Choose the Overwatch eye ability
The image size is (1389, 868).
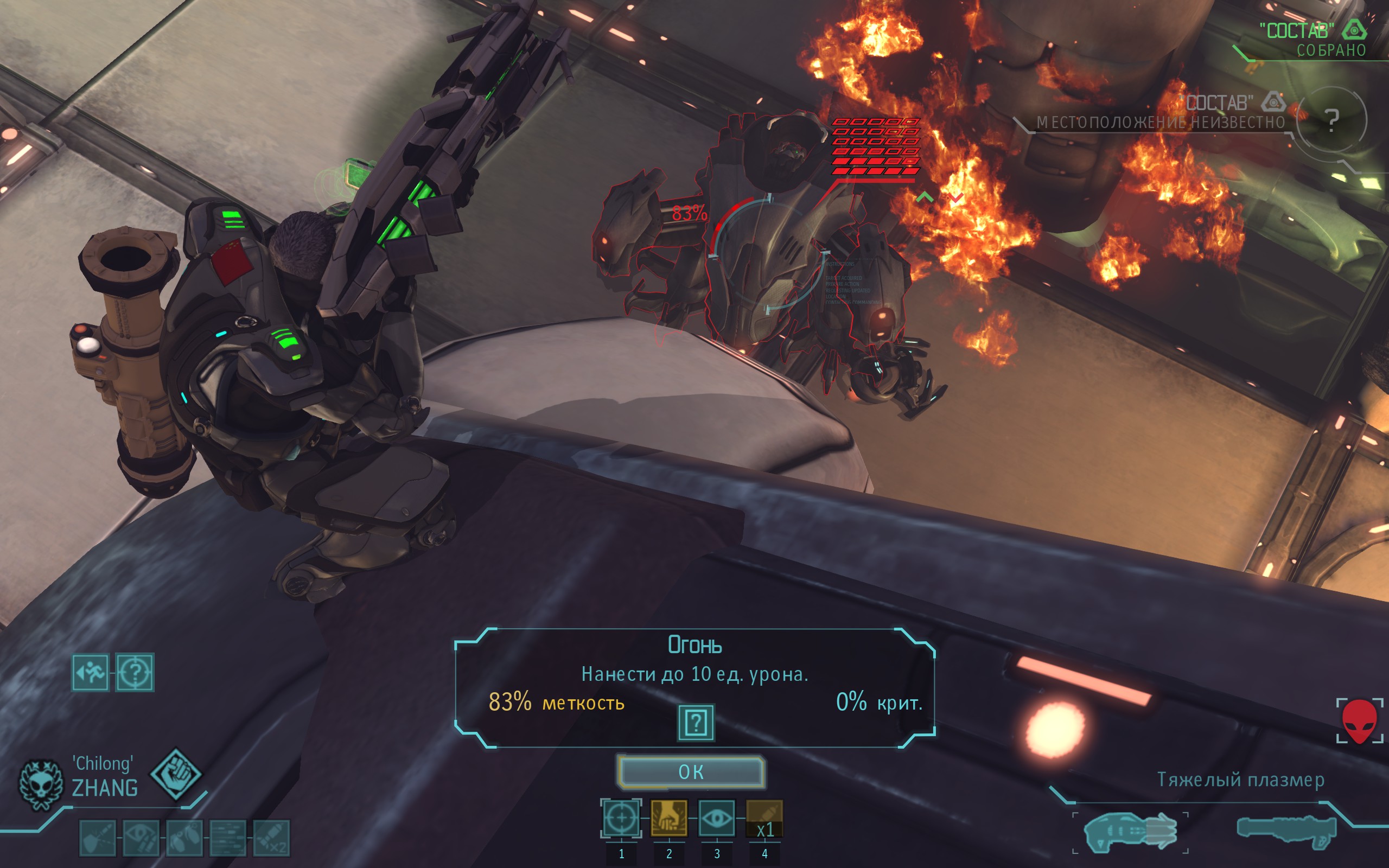point(716,818)
